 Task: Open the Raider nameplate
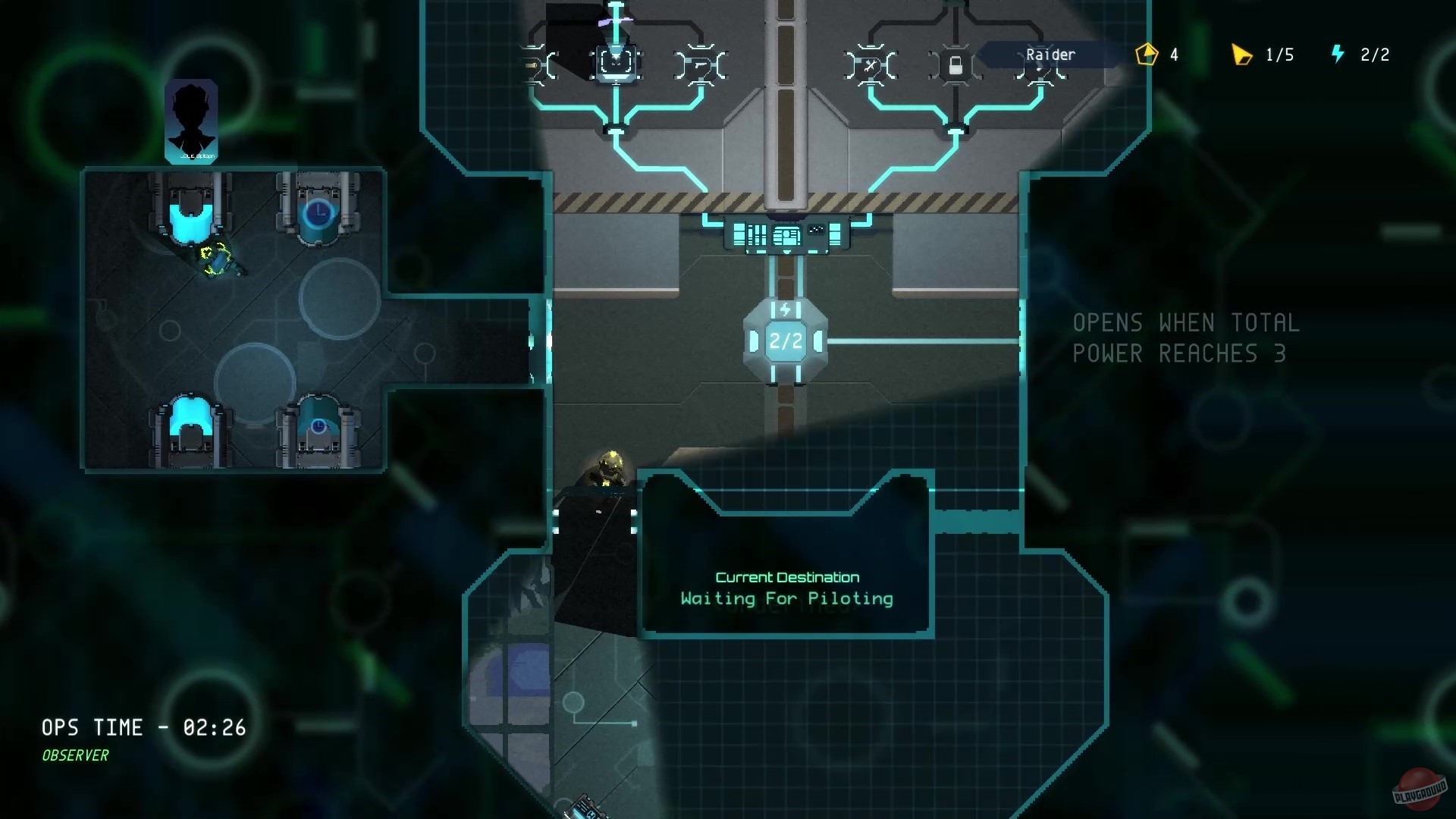point(1050,54)
